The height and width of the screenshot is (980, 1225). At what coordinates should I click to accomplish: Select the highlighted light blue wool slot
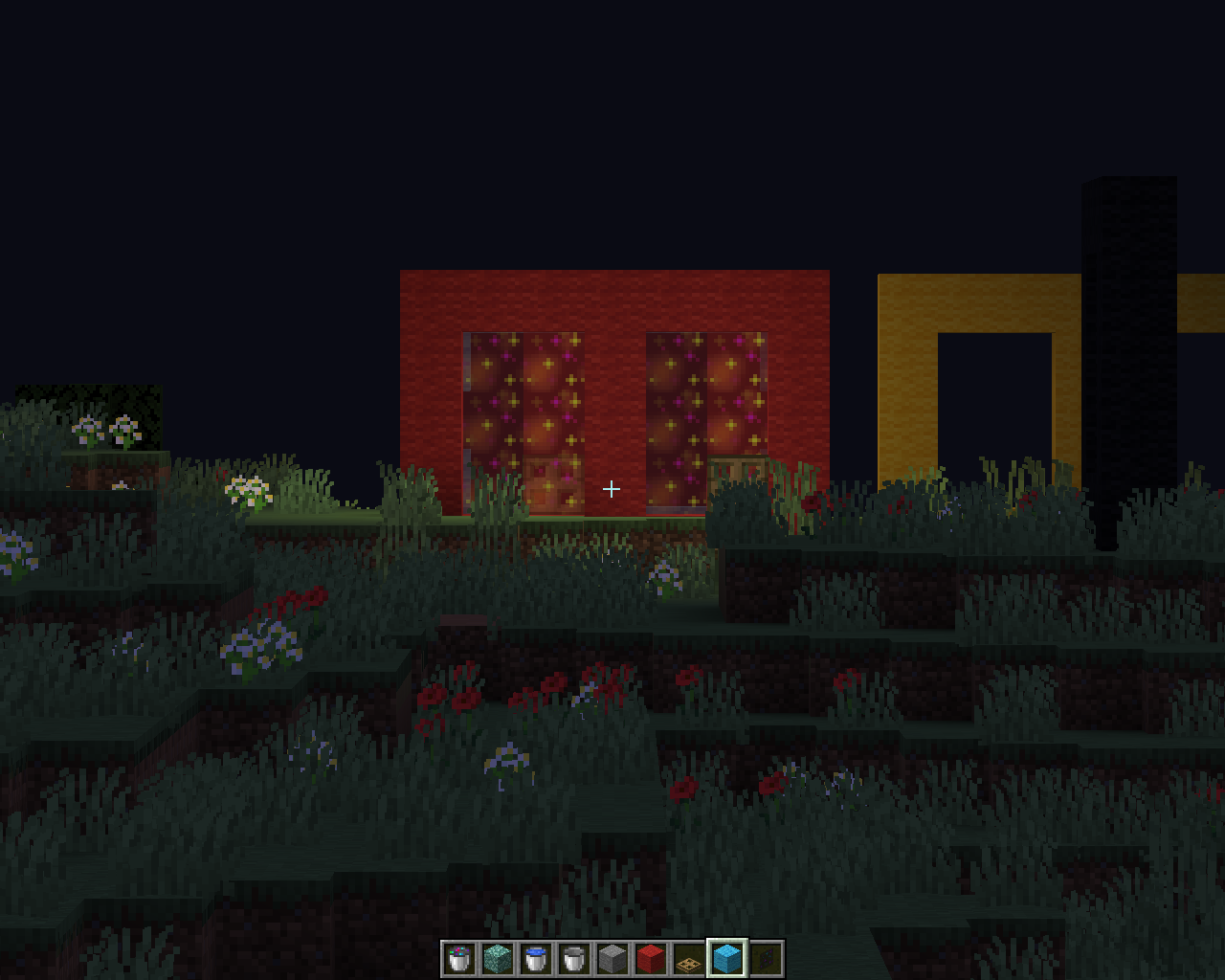[726, 957]
